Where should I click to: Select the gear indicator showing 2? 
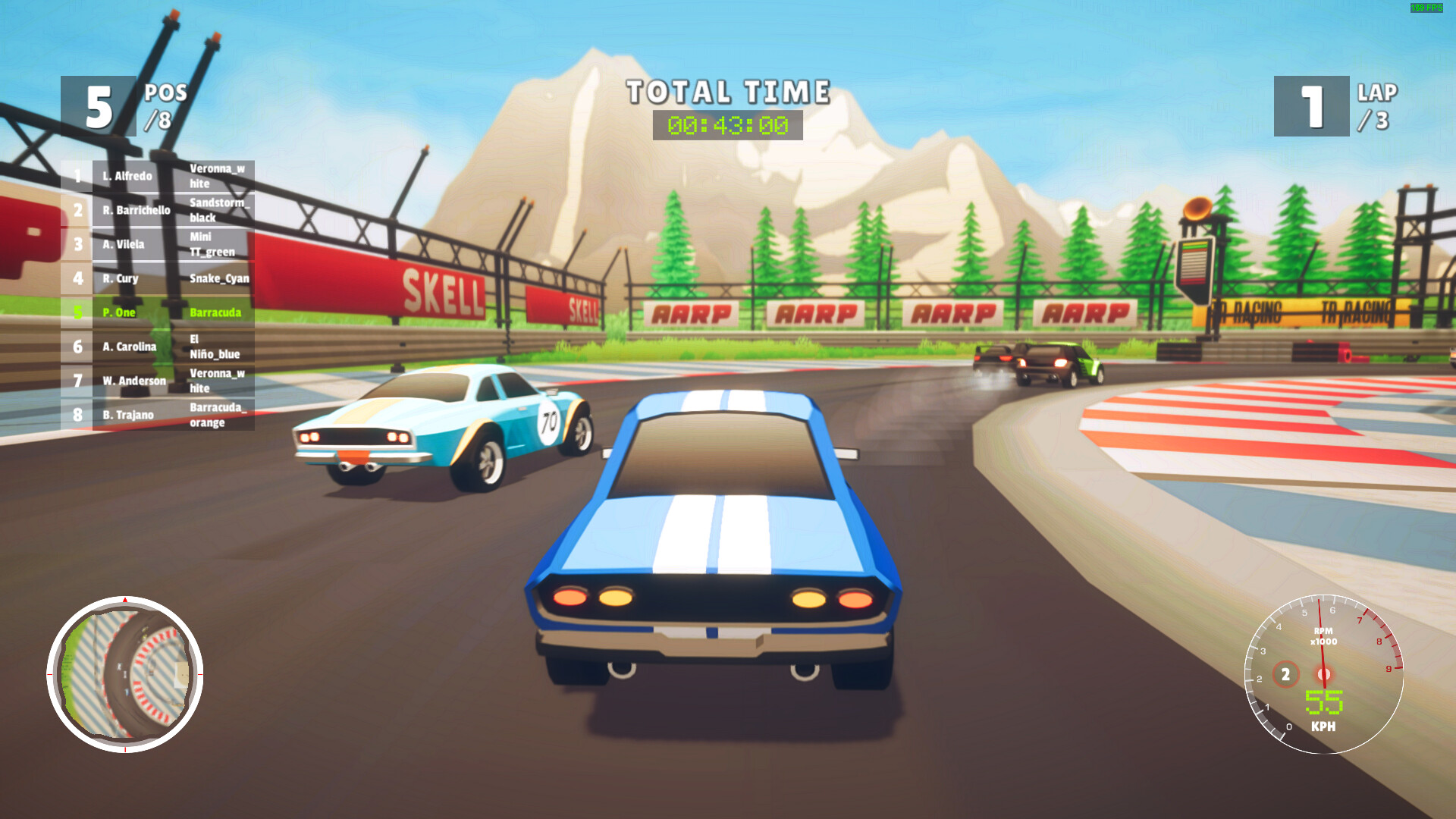[1285, 673]
